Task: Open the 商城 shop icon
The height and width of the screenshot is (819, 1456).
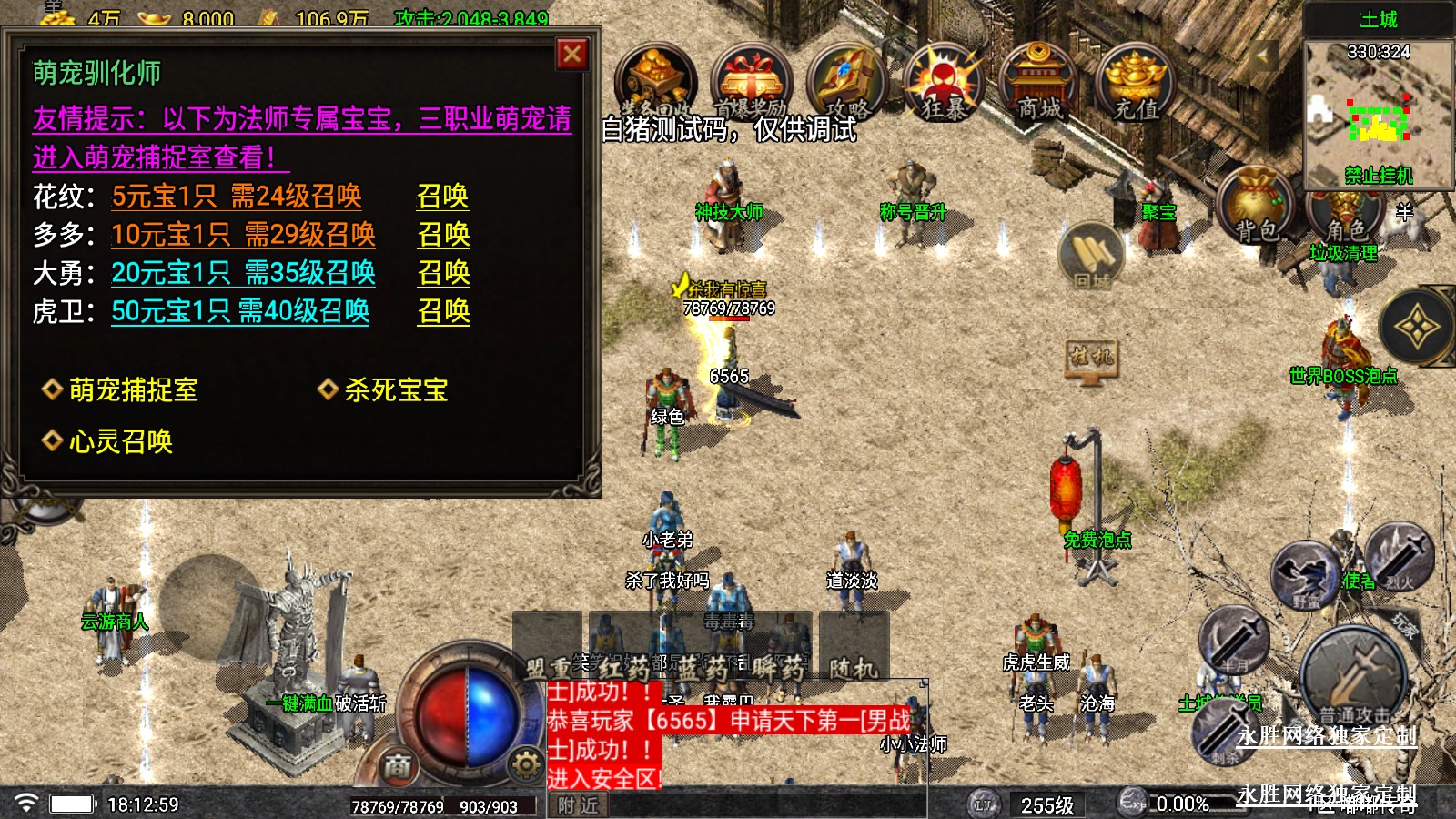Action: tap(1039, 84)
